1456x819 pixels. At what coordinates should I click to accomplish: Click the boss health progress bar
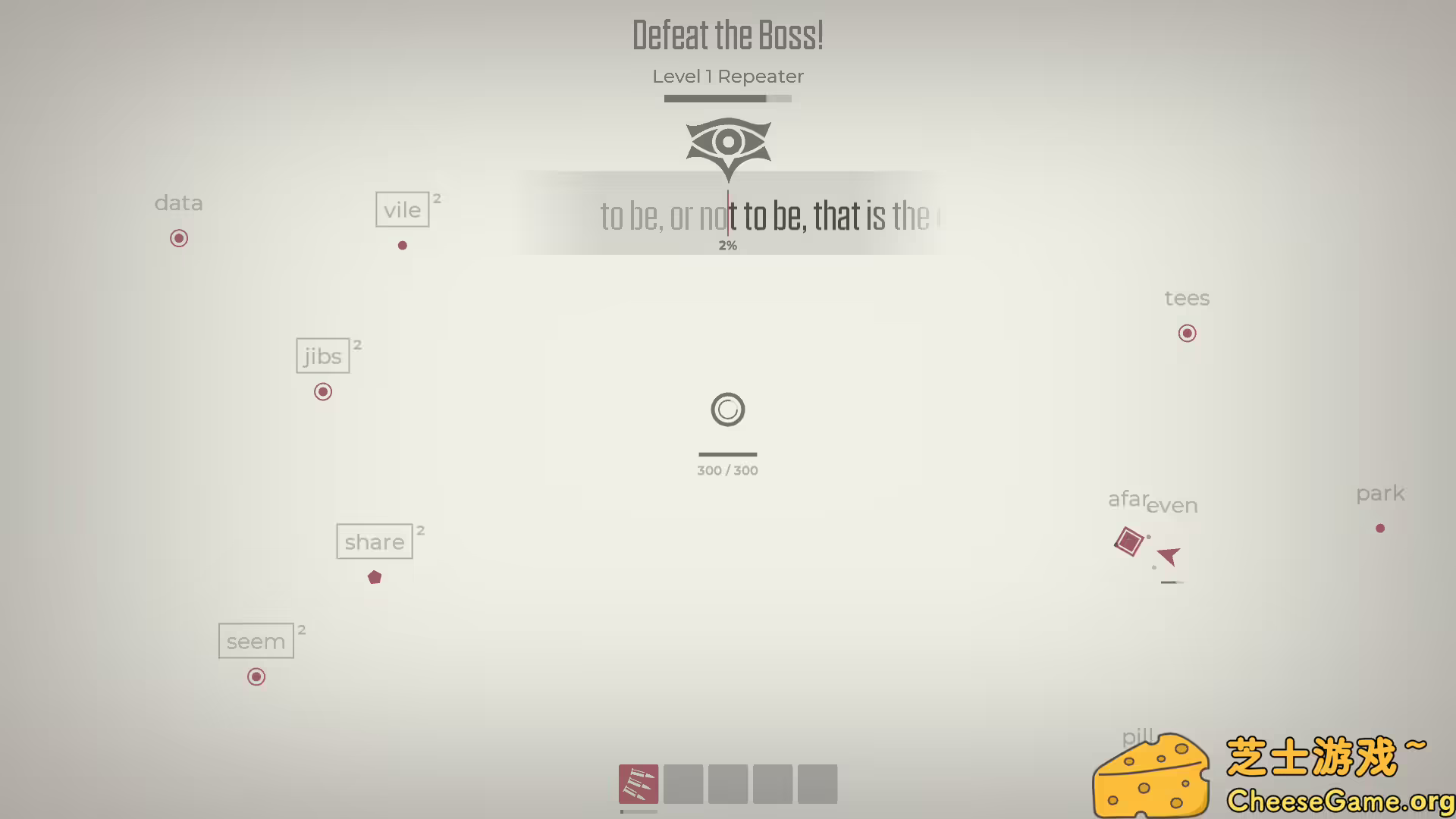(727, 99)
